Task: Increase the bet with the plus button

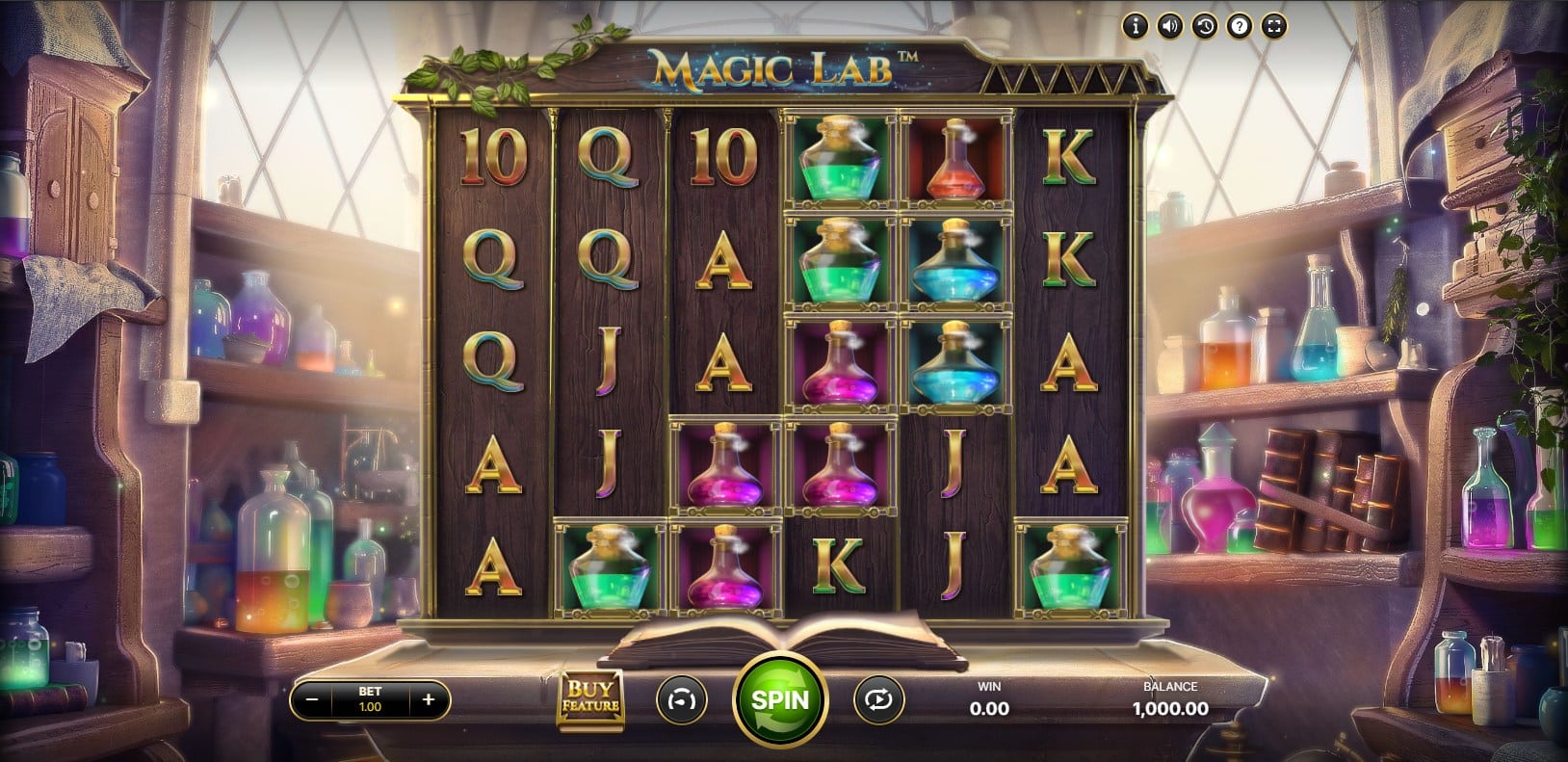Action: (x=429, y=700)
